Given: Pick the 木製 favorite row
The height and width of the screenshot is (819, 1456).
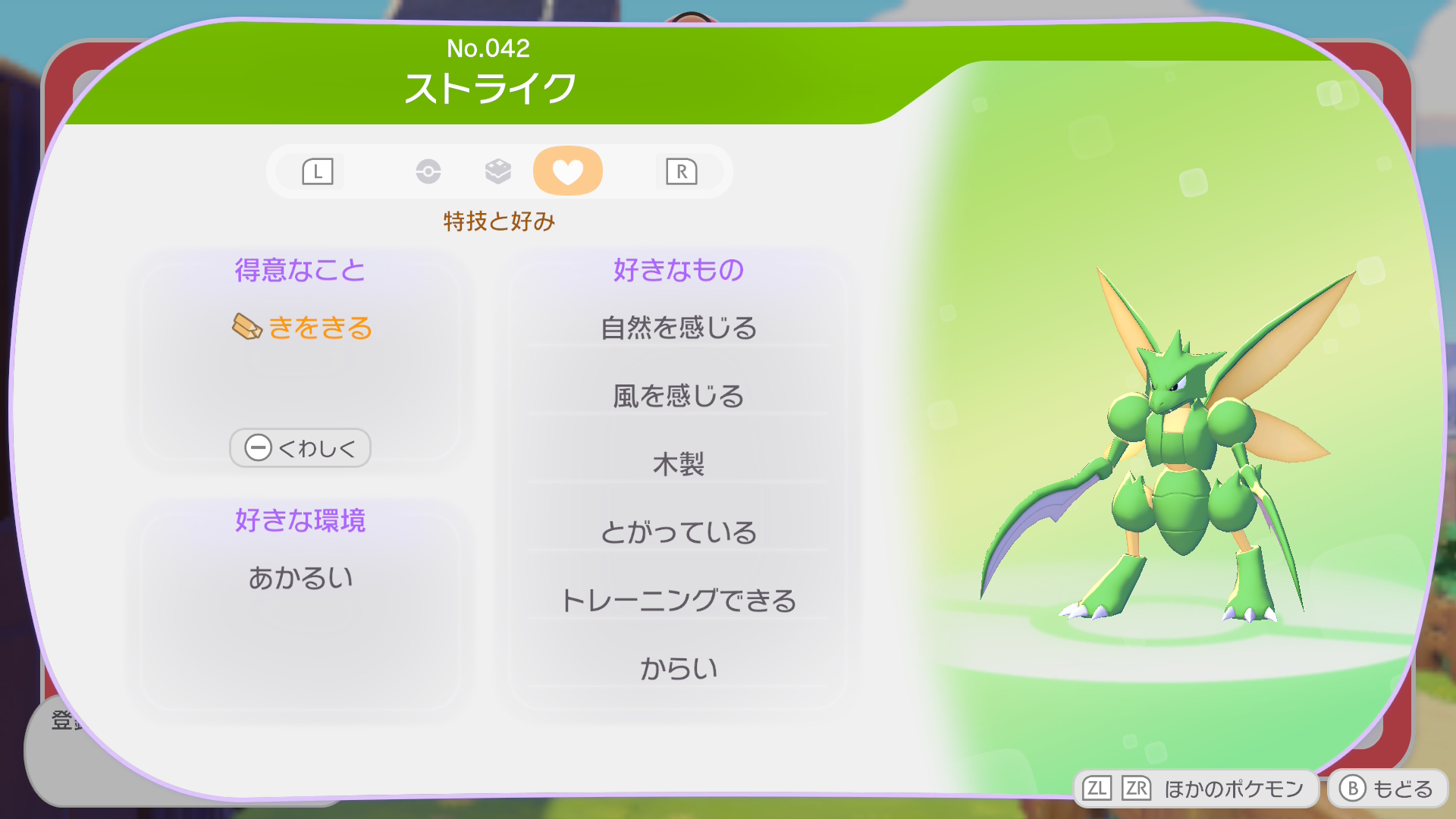Looking at the screenshot, I should (x=678, y=464).
